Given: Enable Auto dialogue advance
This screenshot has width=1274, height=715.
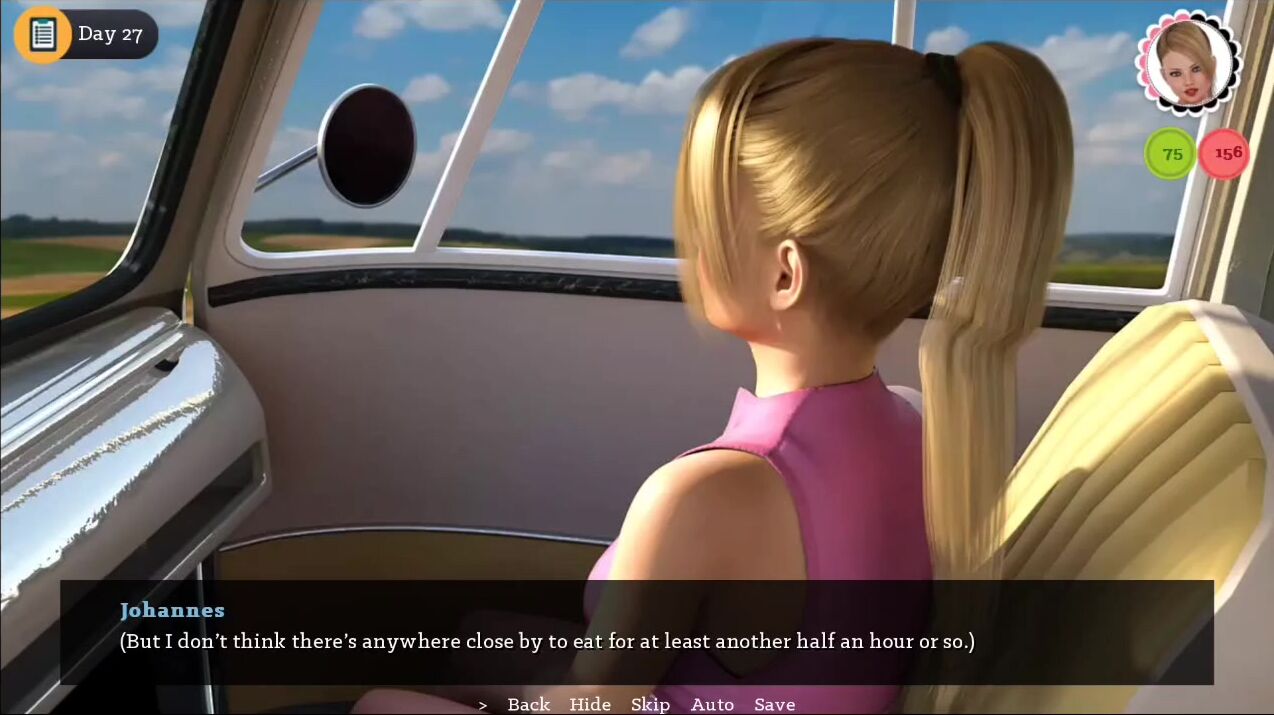Looking at the screenshot, I should 712,704.
